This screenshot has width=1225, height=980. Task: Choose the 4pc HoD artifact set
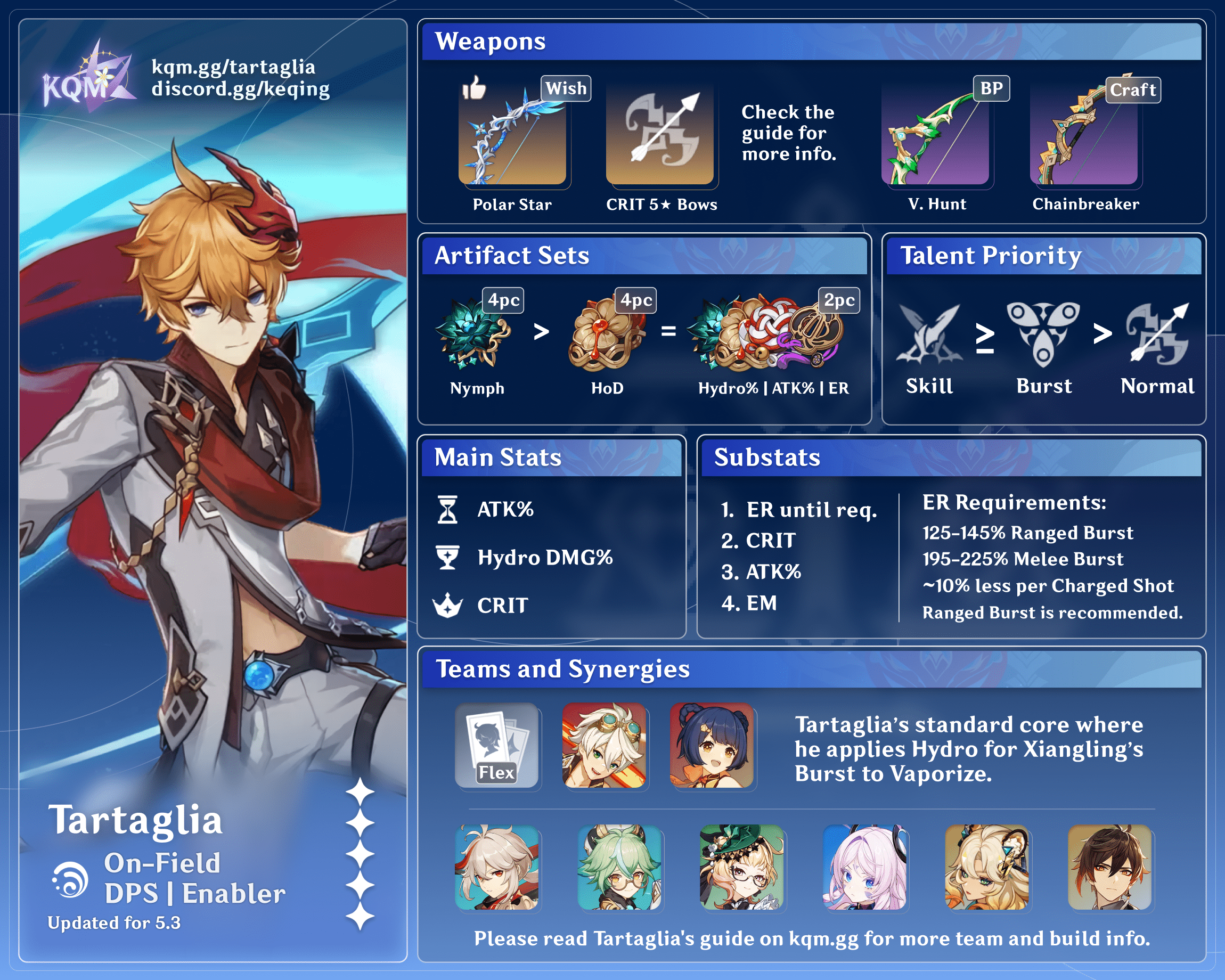pyautogui.click(x=606, y=332)
